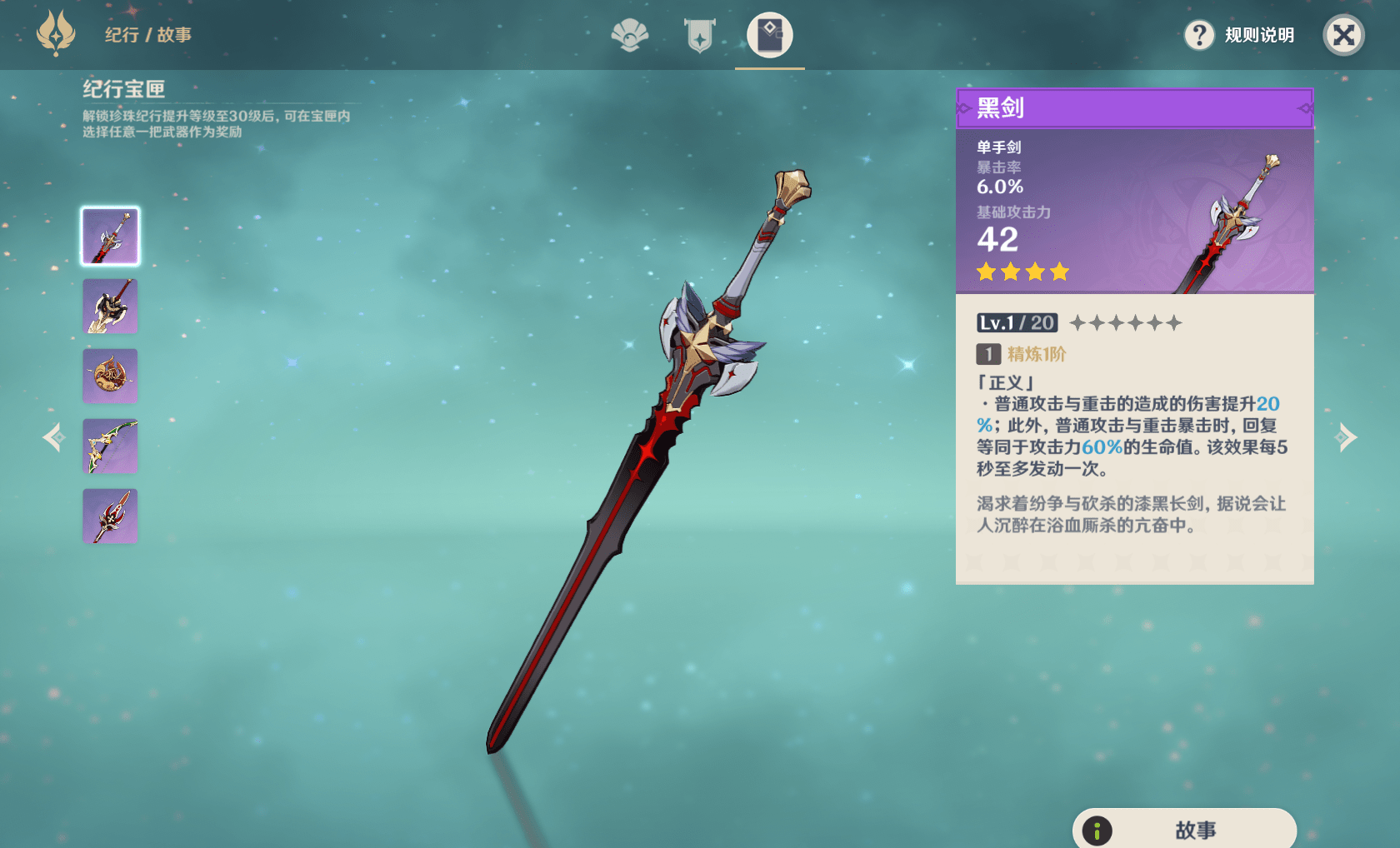Select the shield-shaped BP missions icon
The width and height of the screenshot is (1400, 848).
[700, 36]
